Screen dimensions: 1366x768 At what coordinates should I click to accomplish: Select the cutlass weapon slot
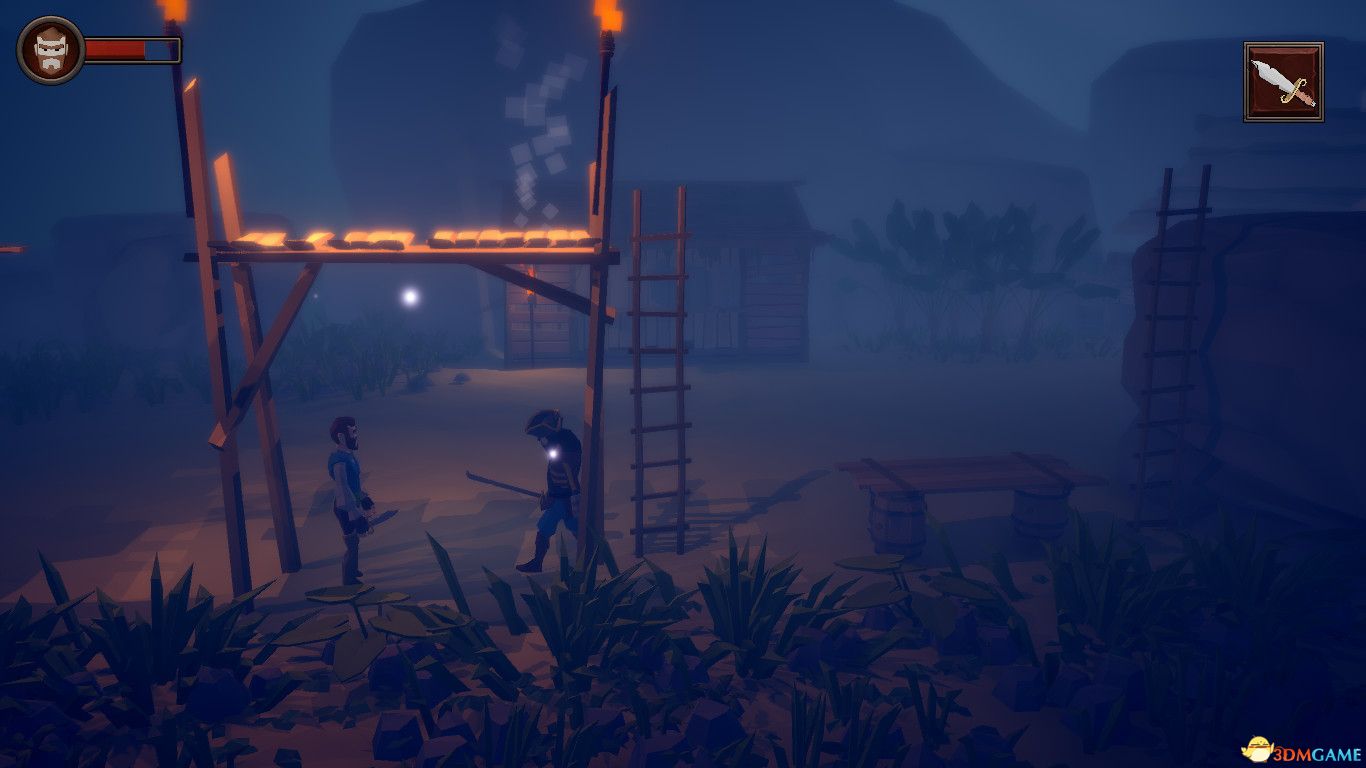[1283, 82]
